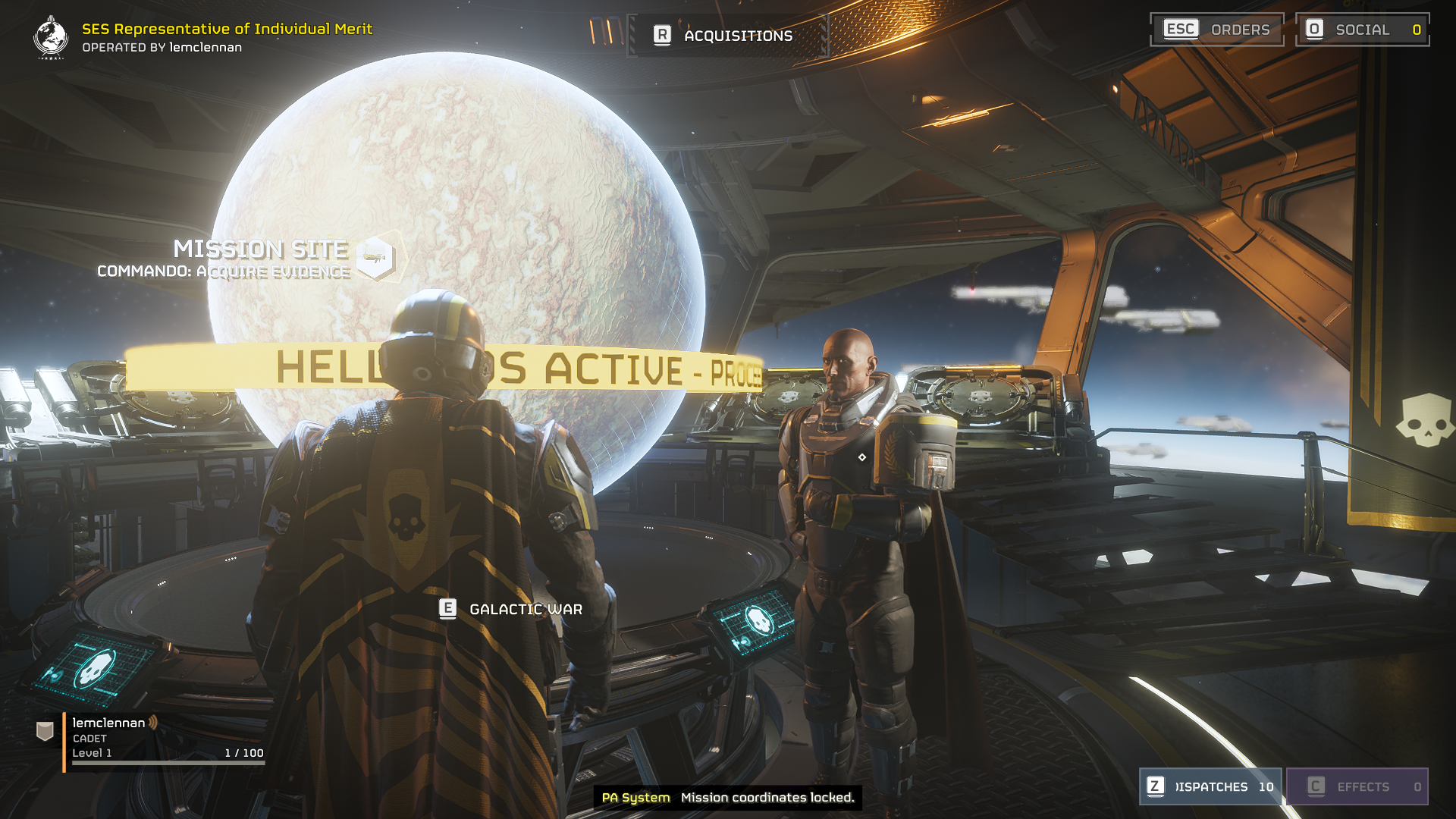Show the Dispatches log
The image size is (1456, 819).
click(x=1210, y=786)
